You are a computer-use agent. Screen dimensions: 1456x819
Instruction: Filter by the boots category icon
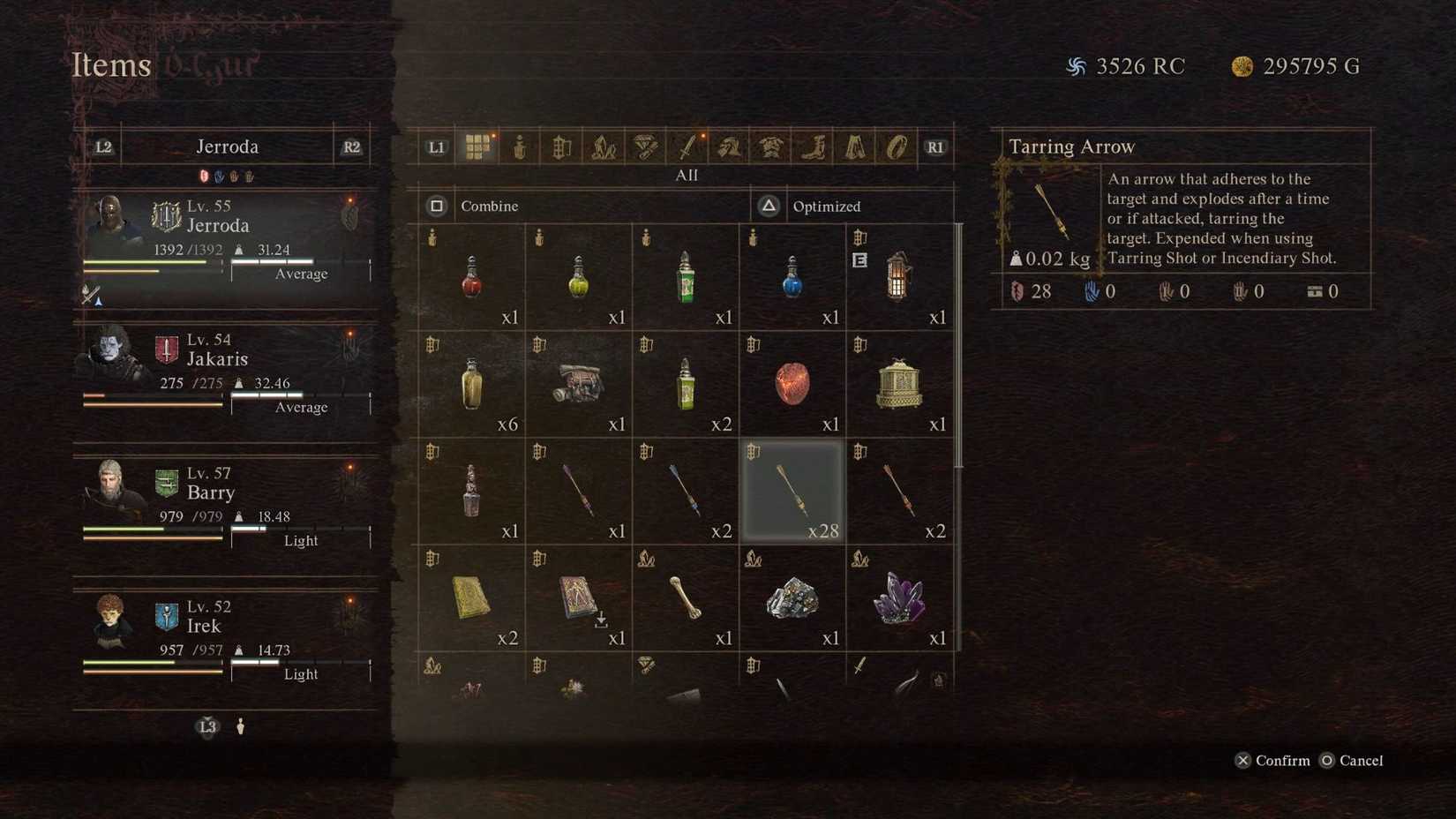[813, 147]
